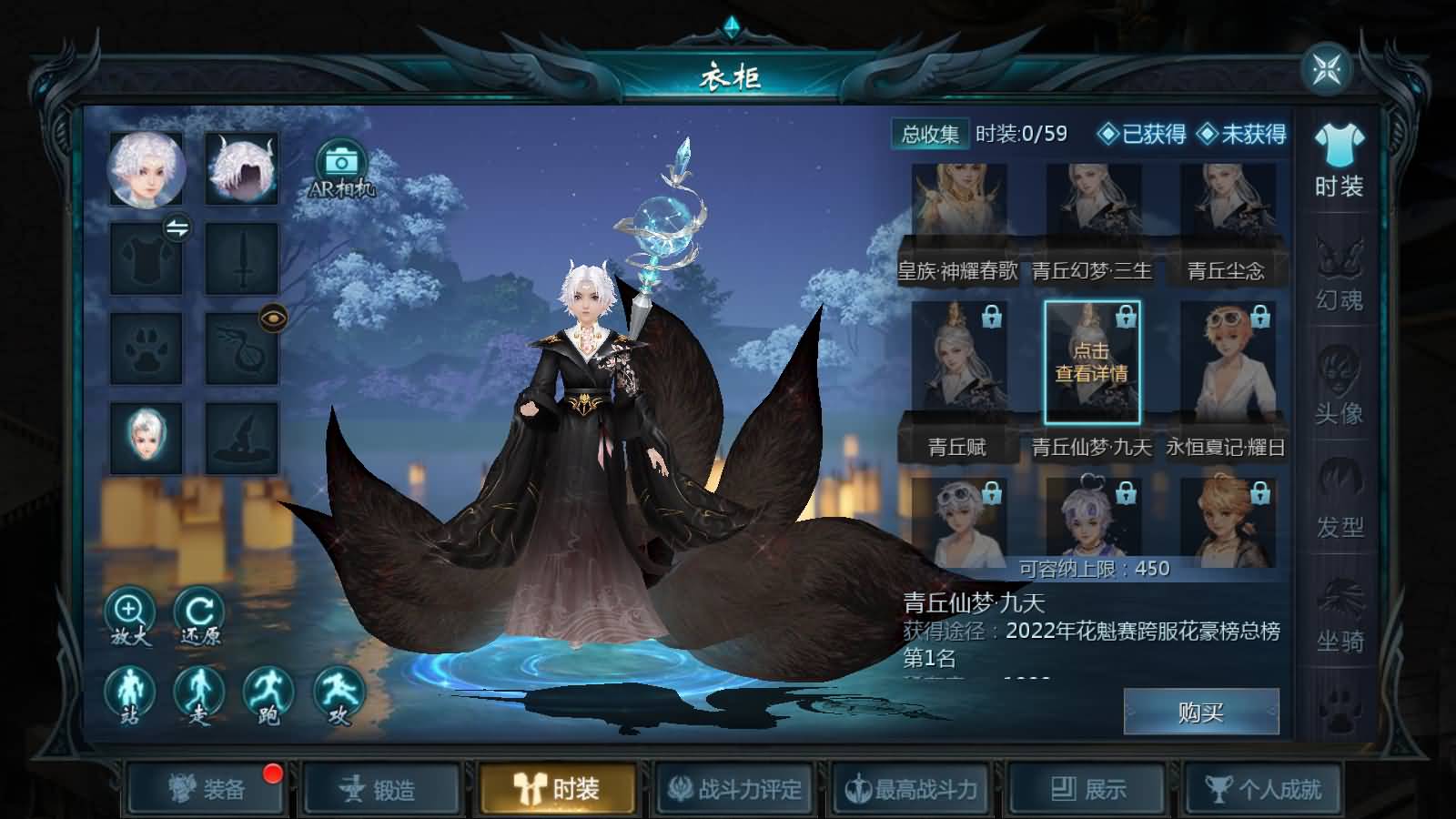Select the 皇族·神耀春歌 outfit thumbnail
Screen dimensions: 1456x819
coord(959,217)
